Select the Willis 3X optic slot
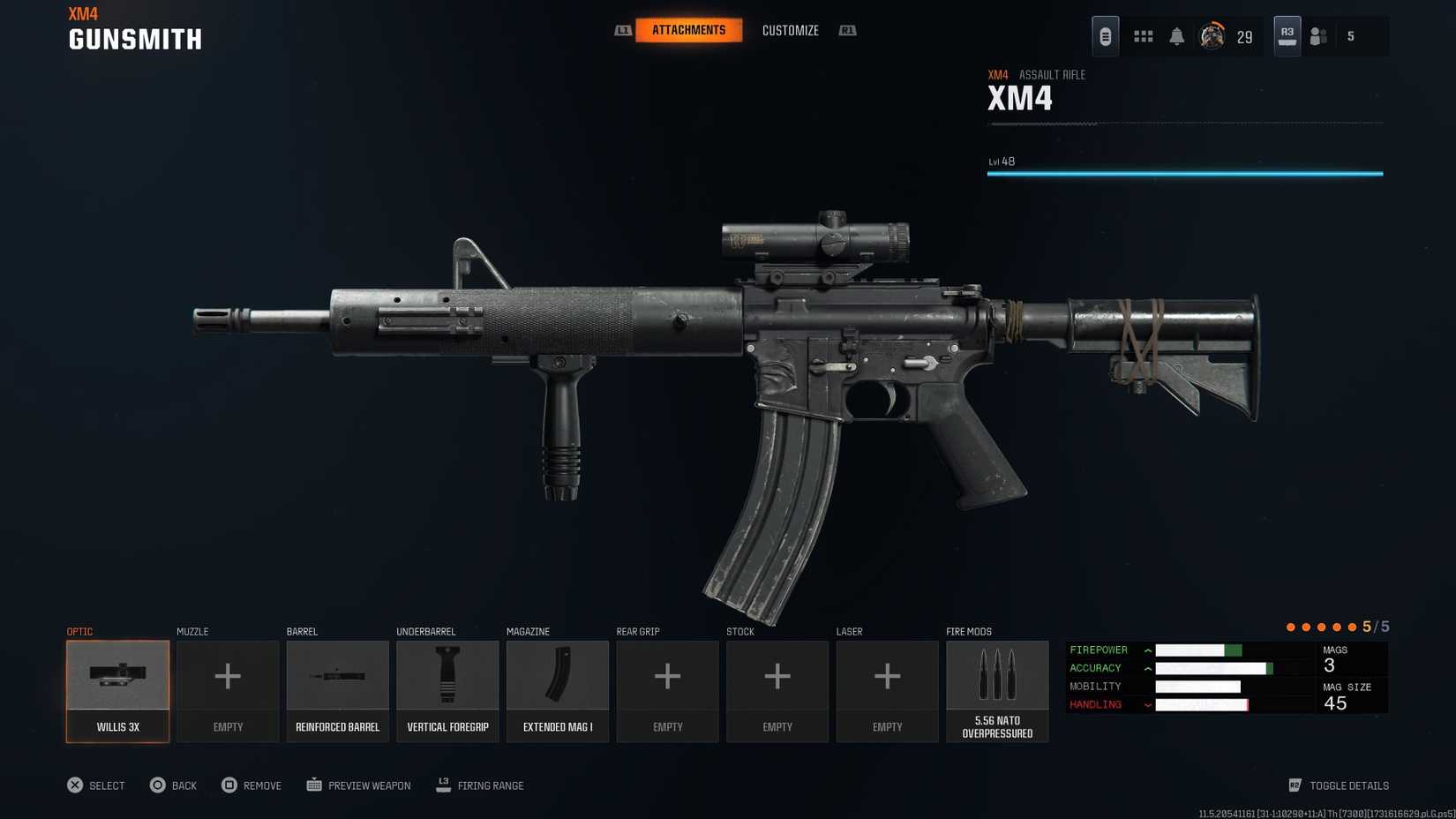 point(117,691)
